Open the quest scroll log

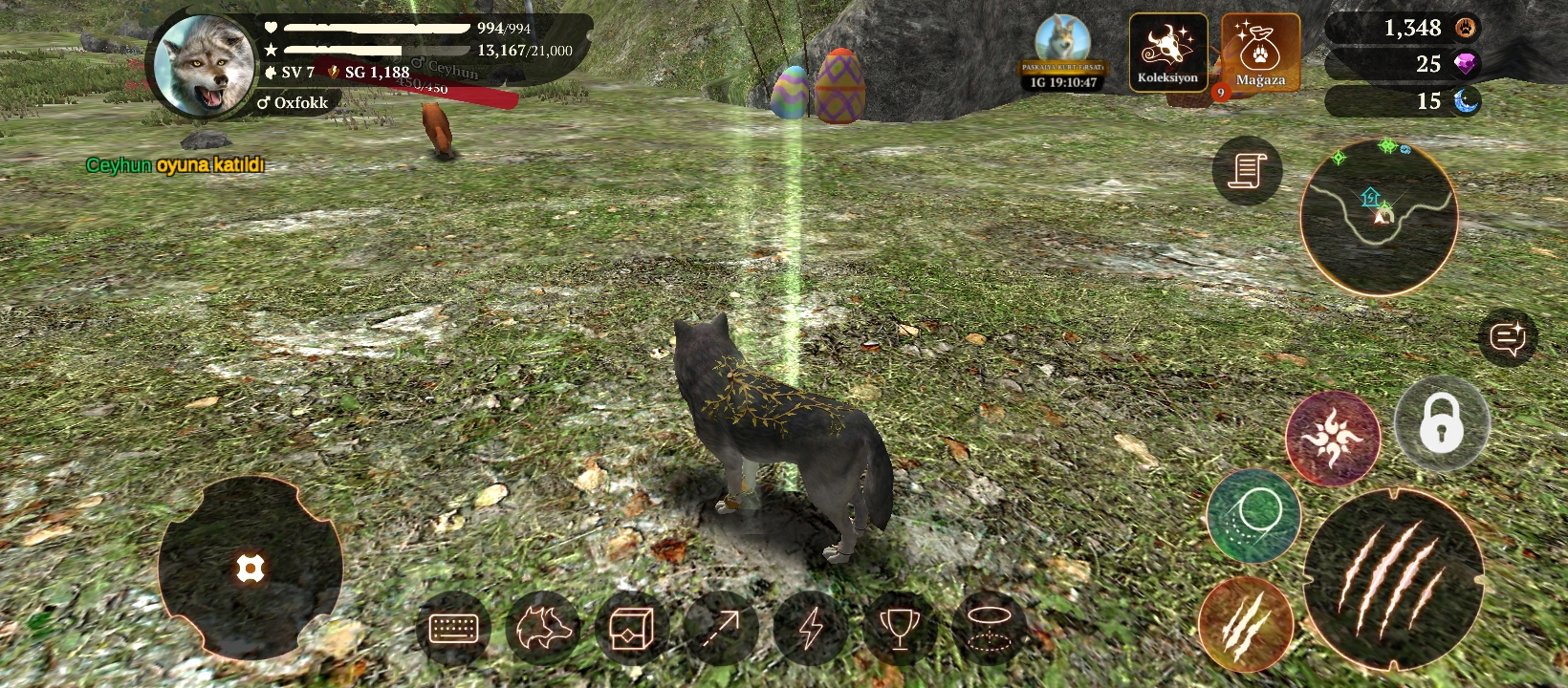click(1247, 171)
